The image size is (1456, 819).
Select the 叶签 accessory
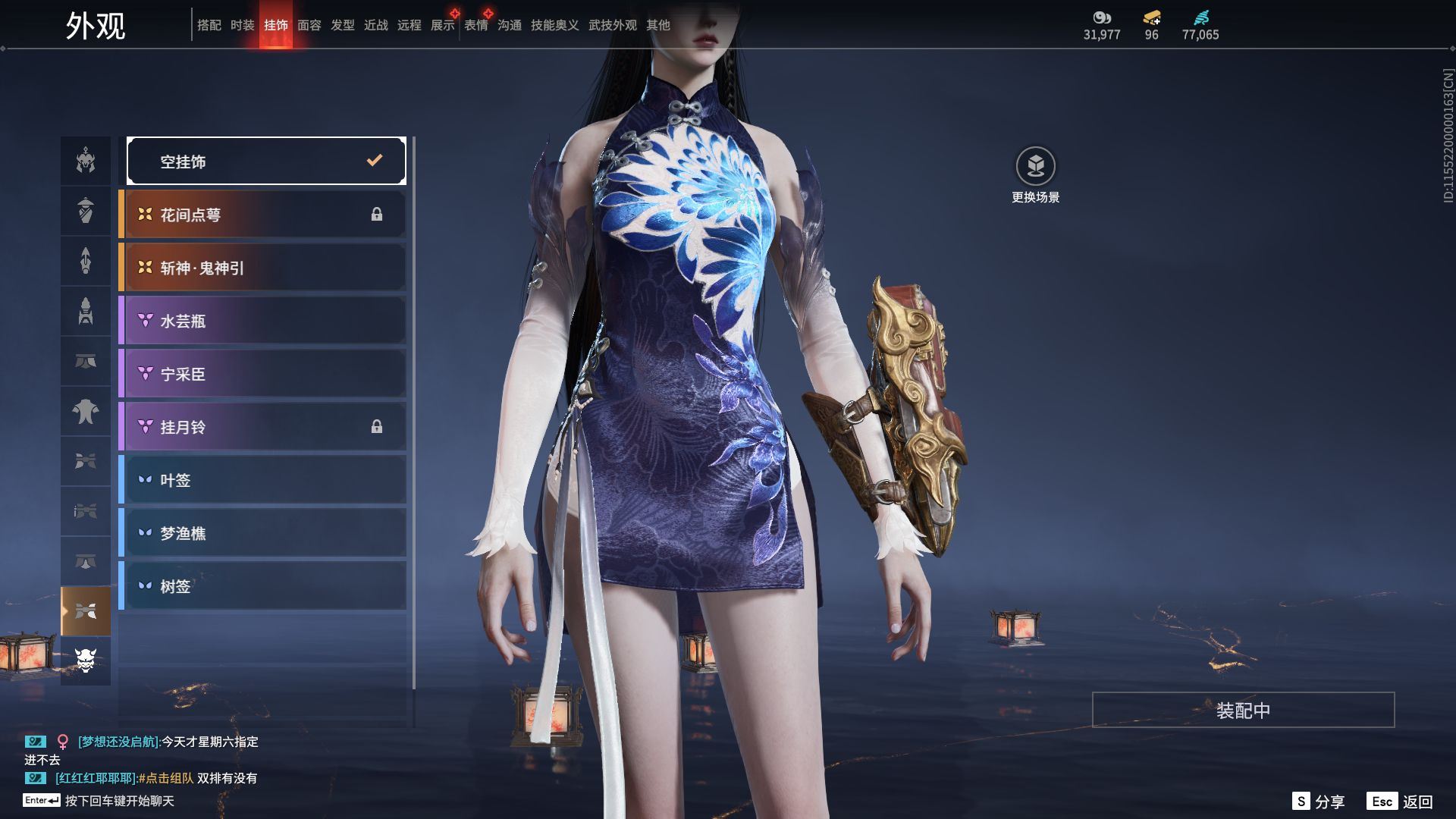click(262, 480)
